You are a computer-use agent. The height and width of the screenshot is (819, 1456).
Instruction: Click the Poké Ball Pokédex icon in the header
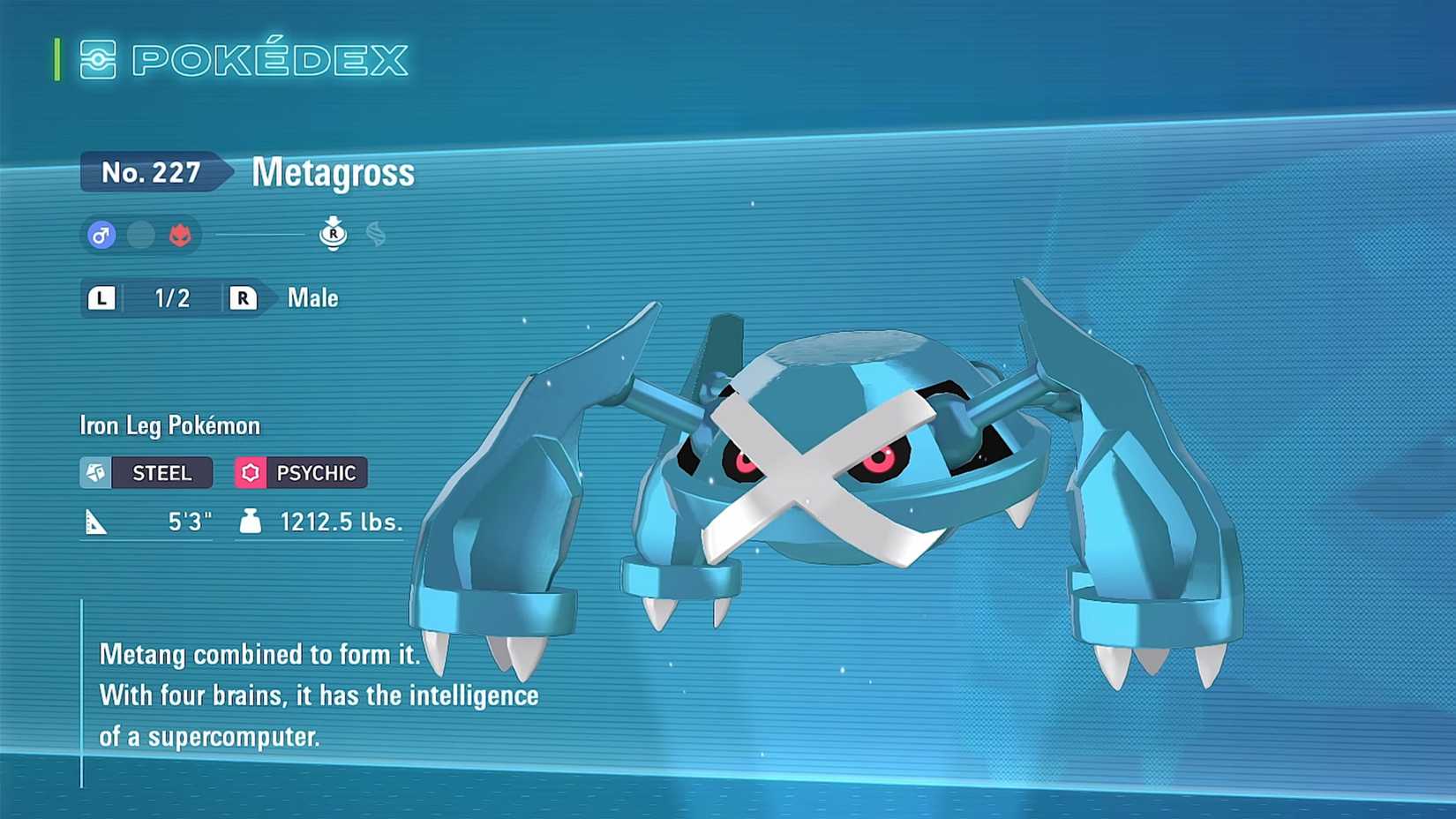point(100,60)
